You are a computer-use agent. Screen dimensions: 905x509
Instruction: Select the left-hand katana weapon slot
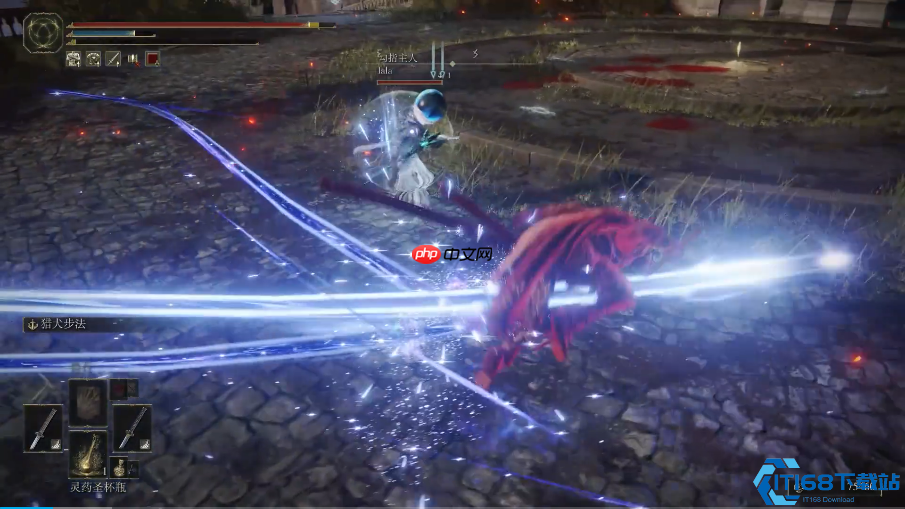click(x=43, y=427)
